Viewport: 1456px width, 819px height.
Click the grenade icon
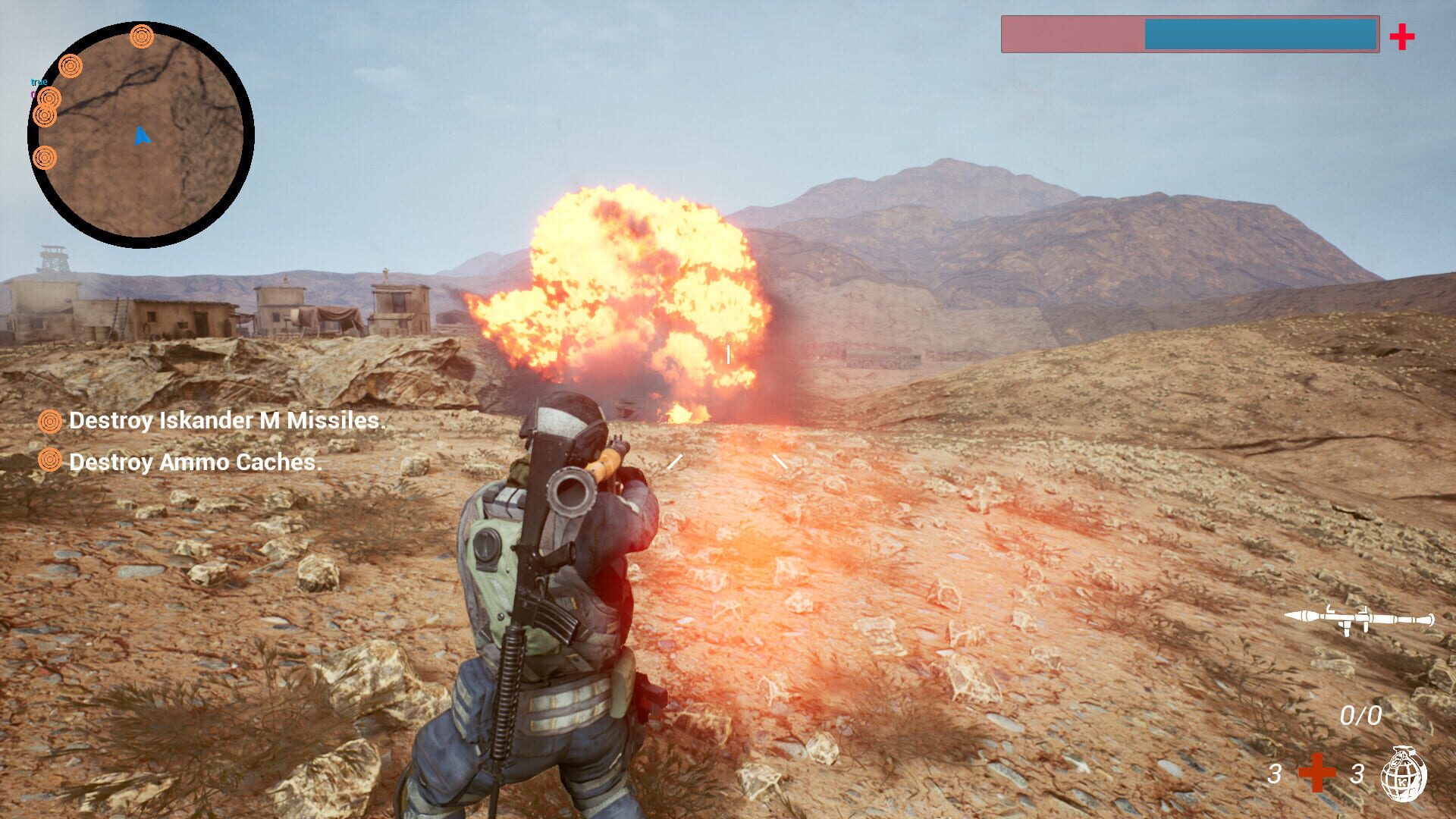(1403, 774)
